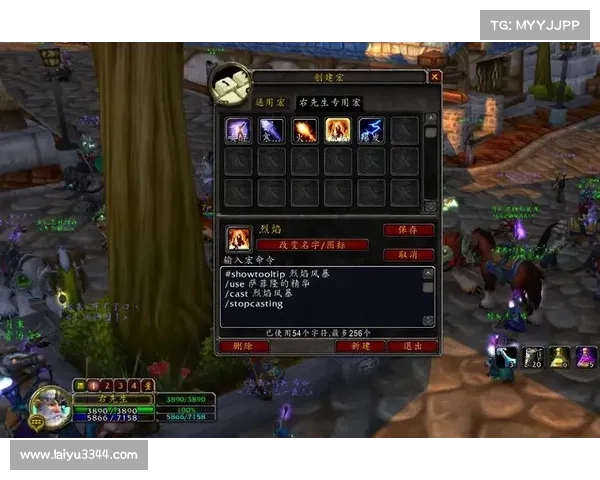Close the macro creation window
600x480 pixels.
[x=435, y=76]
